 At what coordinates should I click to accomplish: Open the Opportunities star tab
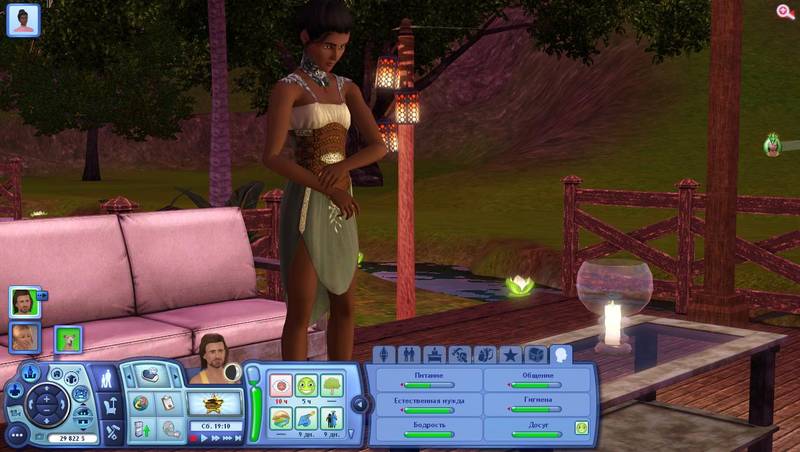tap(510, 355)
